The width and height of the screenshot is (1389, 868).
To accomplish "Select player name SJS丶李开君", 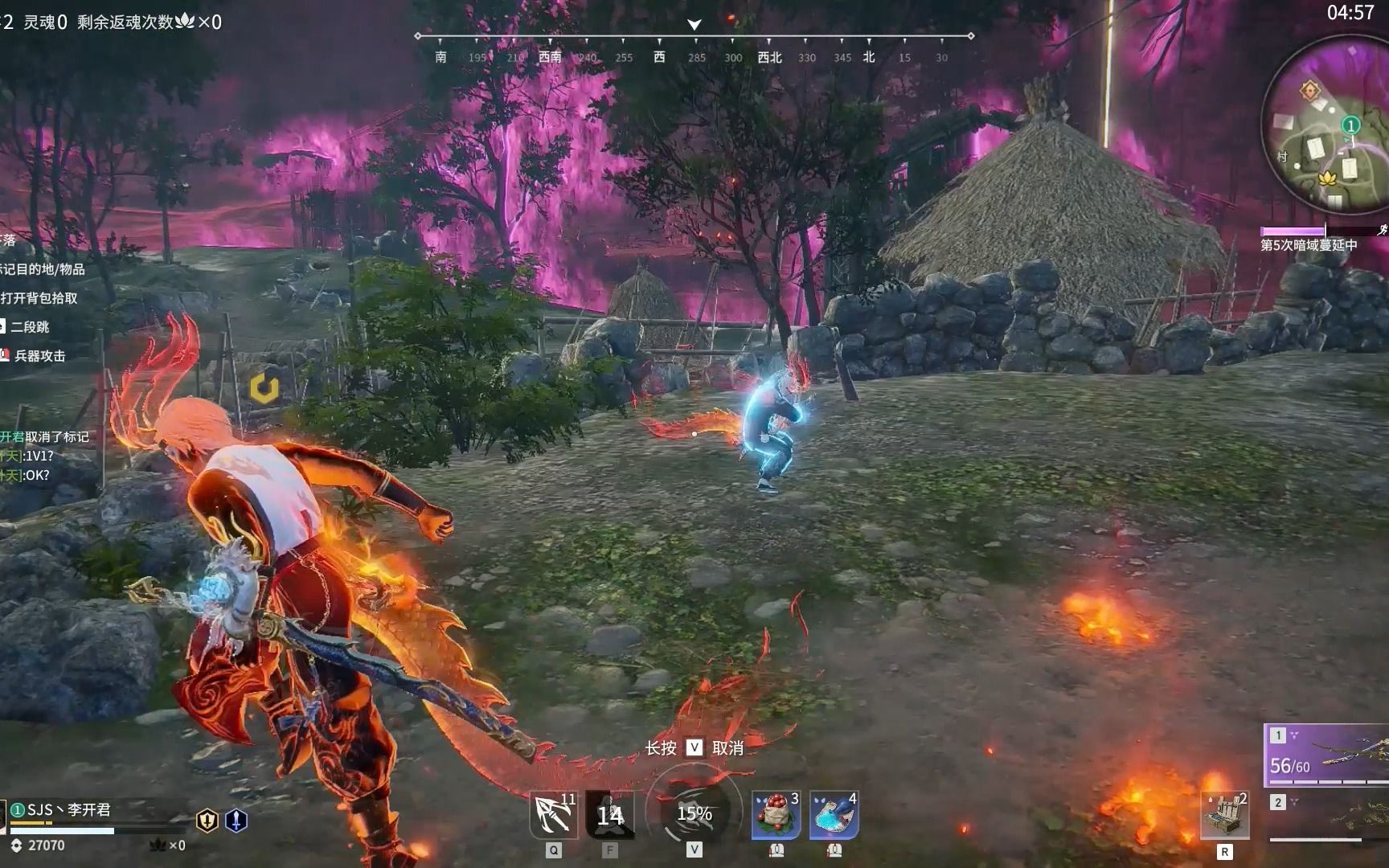I will pos(68,809).
